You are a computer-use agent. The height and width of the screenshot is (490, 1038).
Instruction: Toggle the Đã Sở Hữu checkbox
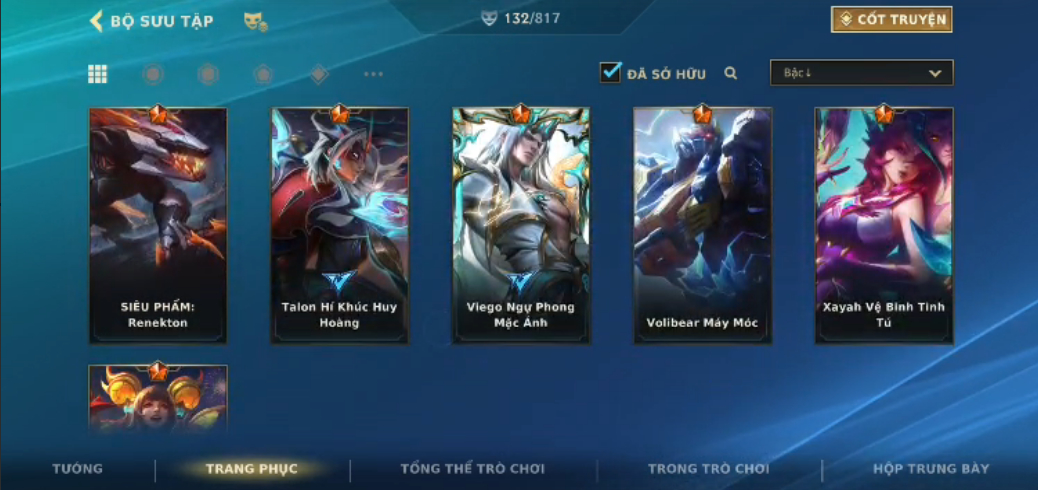point(610,73)
